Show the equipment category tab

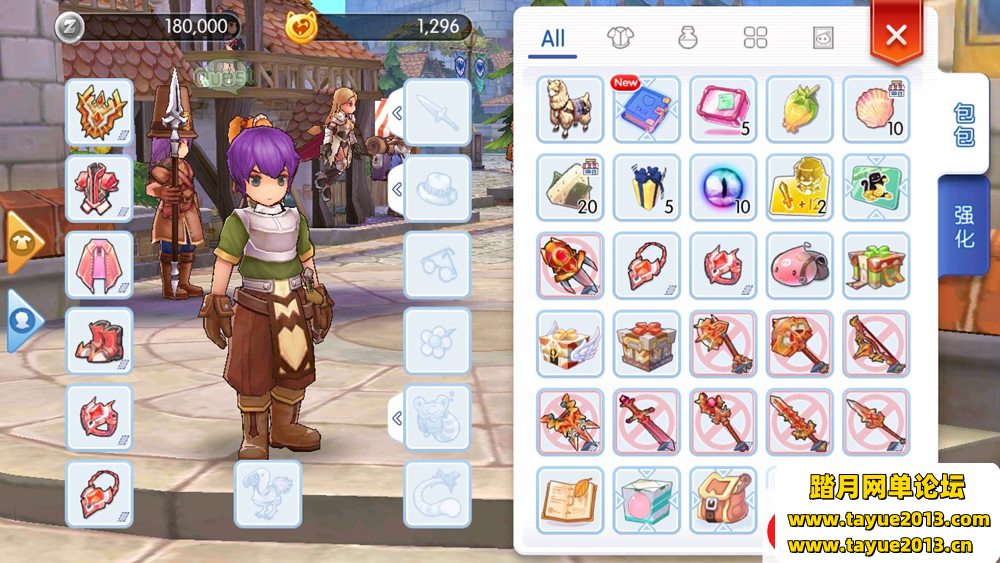pyautogui.click(x=621, y=39)
